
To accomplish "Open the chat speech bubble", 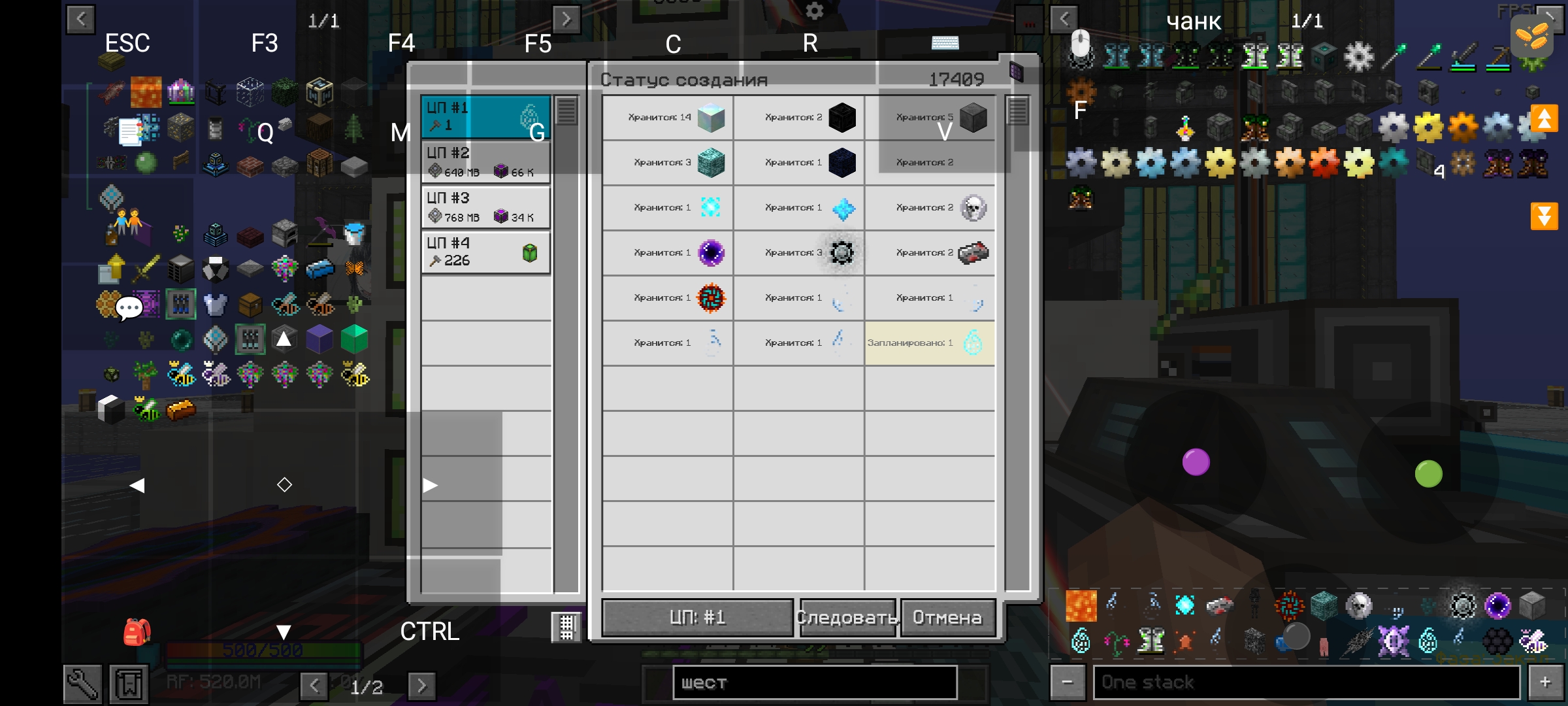I will [x=129, y=307].
